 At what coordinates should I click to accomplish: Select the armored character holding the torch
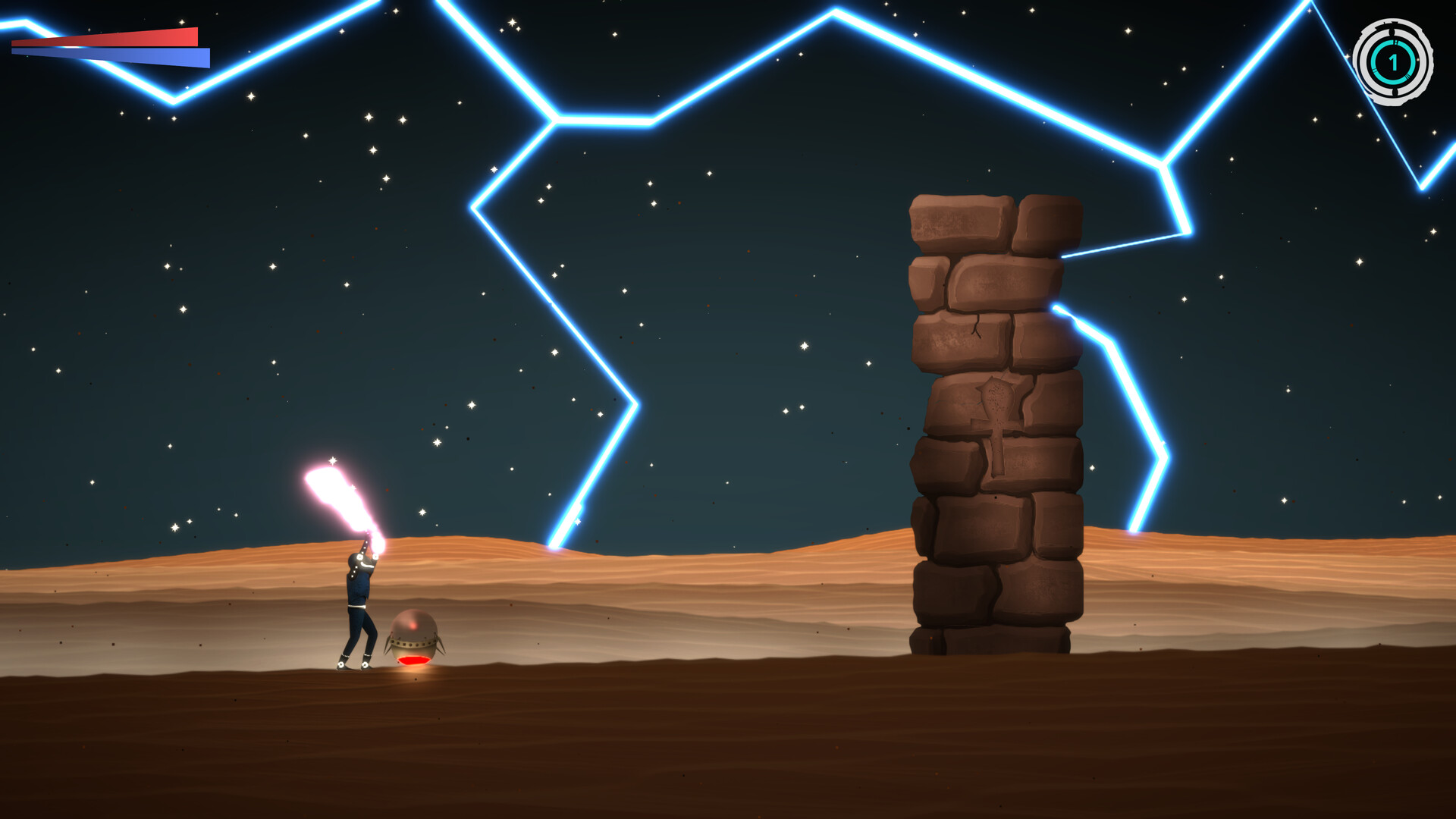(359, 590)
